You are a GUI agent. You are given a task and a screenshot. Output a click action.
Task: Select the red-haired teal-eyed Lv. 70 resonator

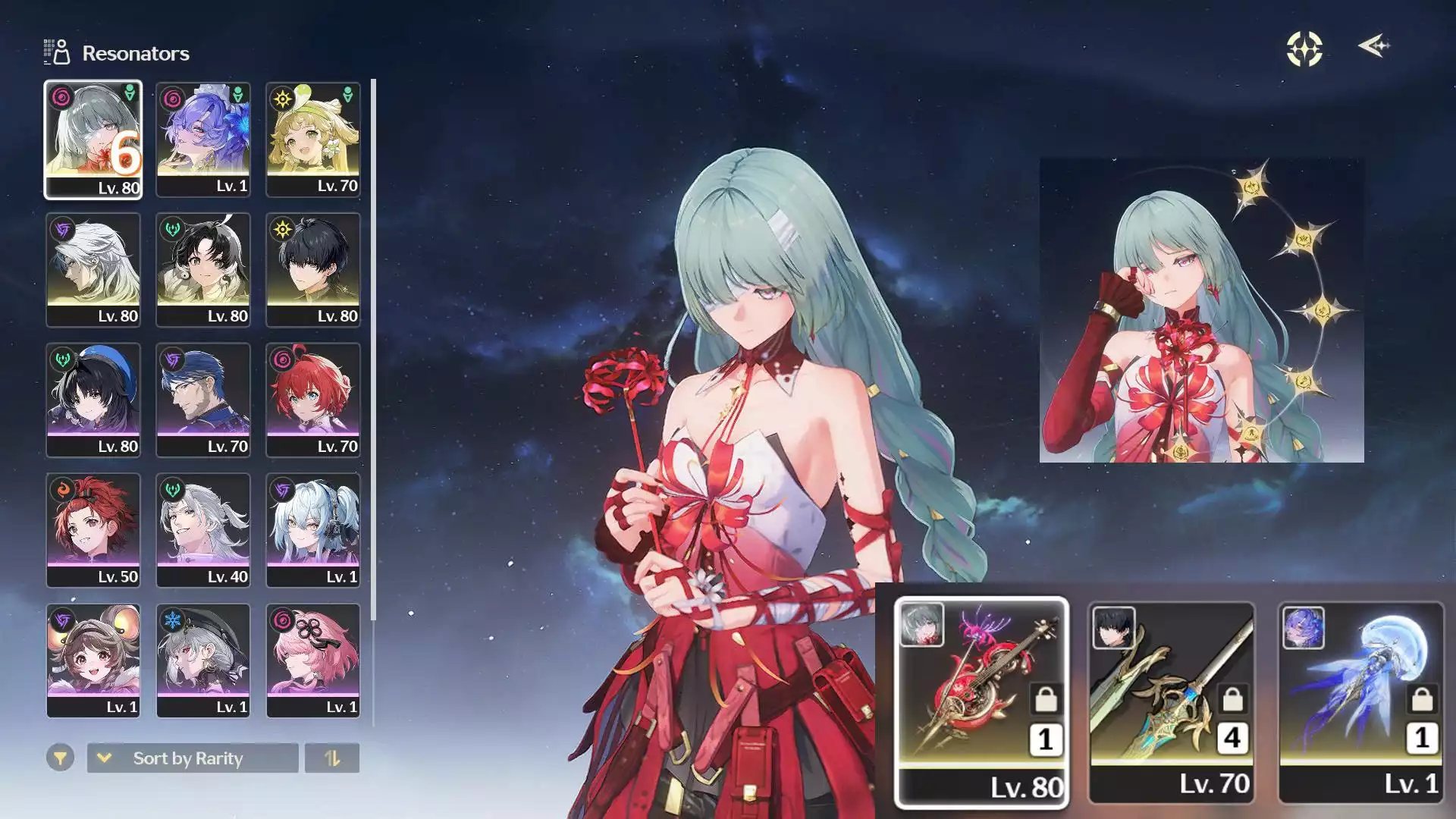click(313, 400)
